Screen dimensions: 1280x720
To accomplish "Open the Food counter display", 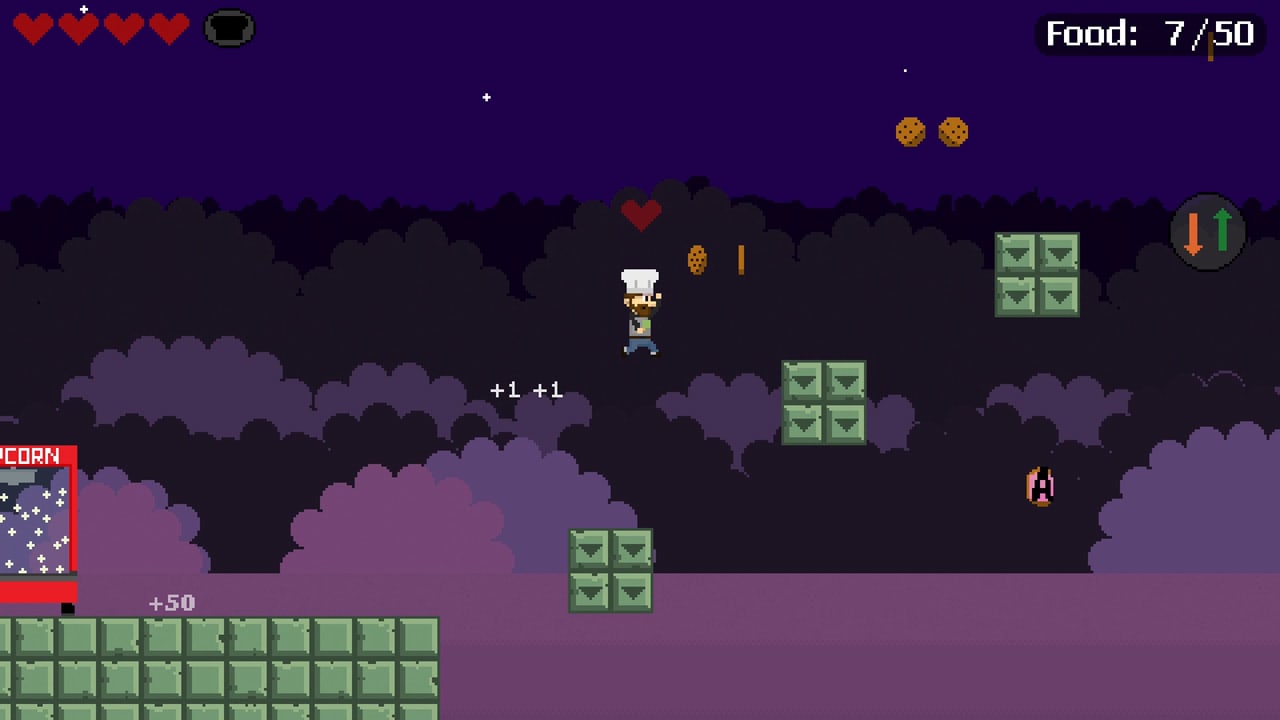I will pyautogui.click(x=1146, y=35).
